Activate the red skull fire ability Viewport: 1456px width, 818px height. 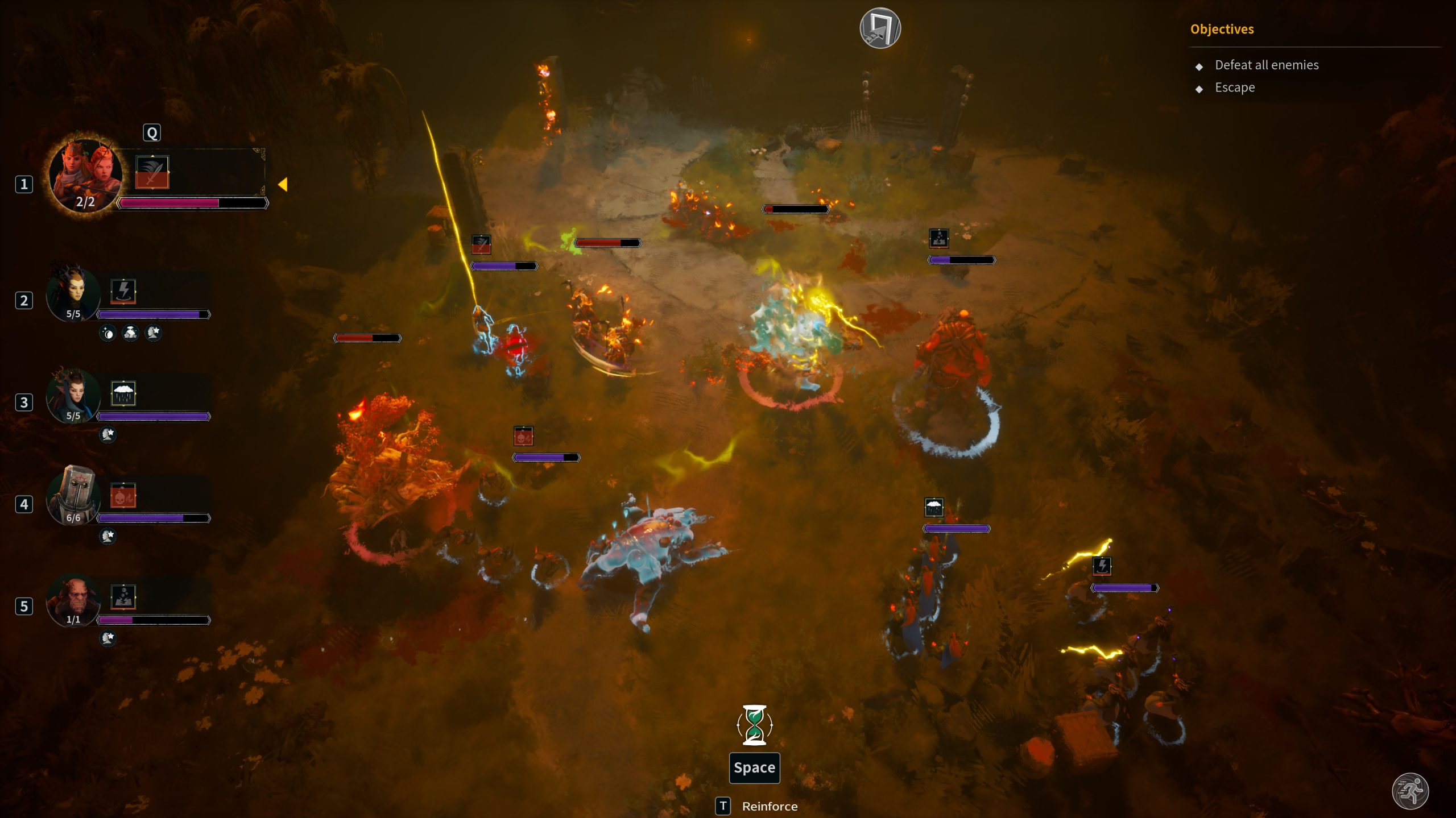[123, 496]
